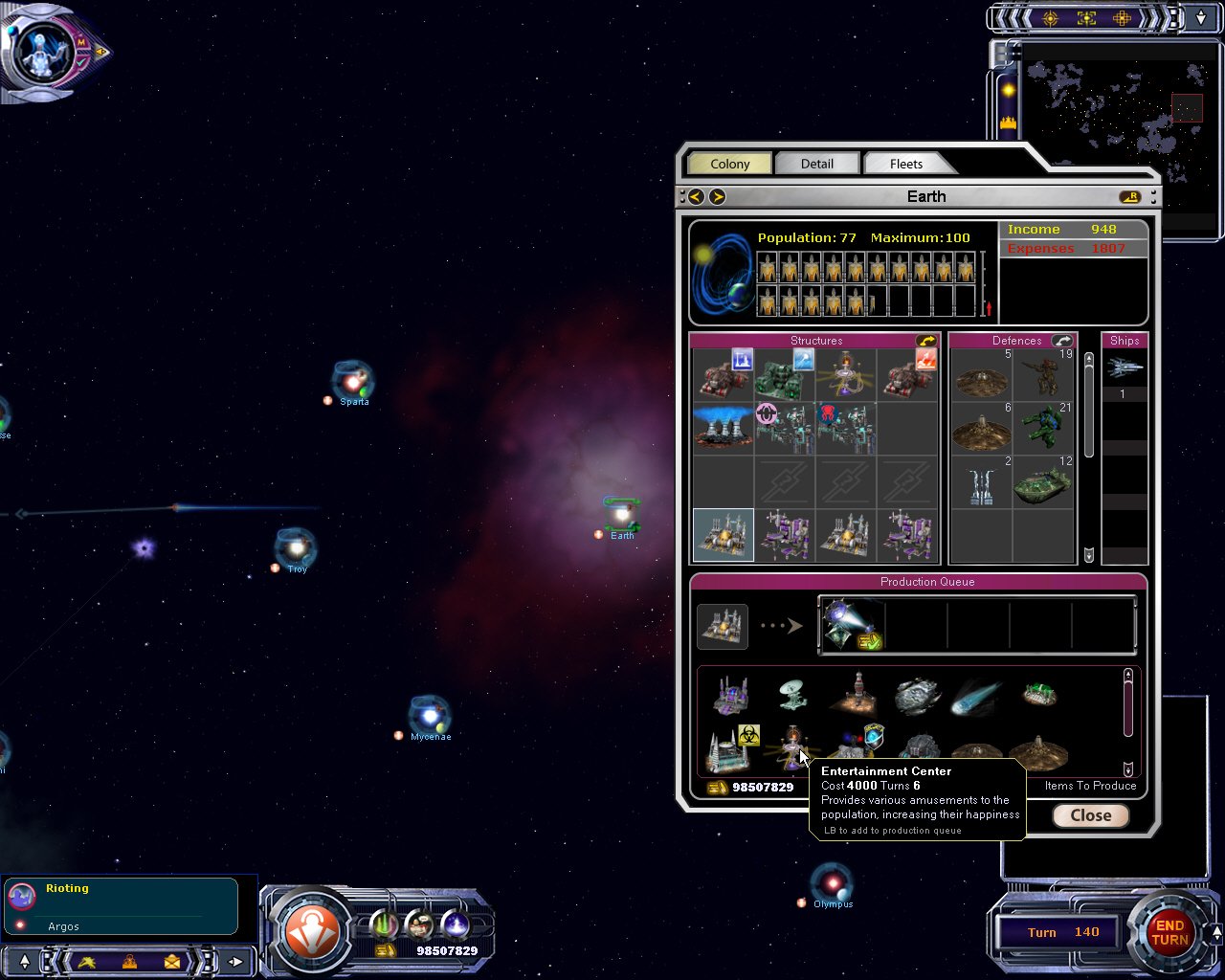
Task: Select the green hover tank defence unit
Action: [x=1042, y=483]
